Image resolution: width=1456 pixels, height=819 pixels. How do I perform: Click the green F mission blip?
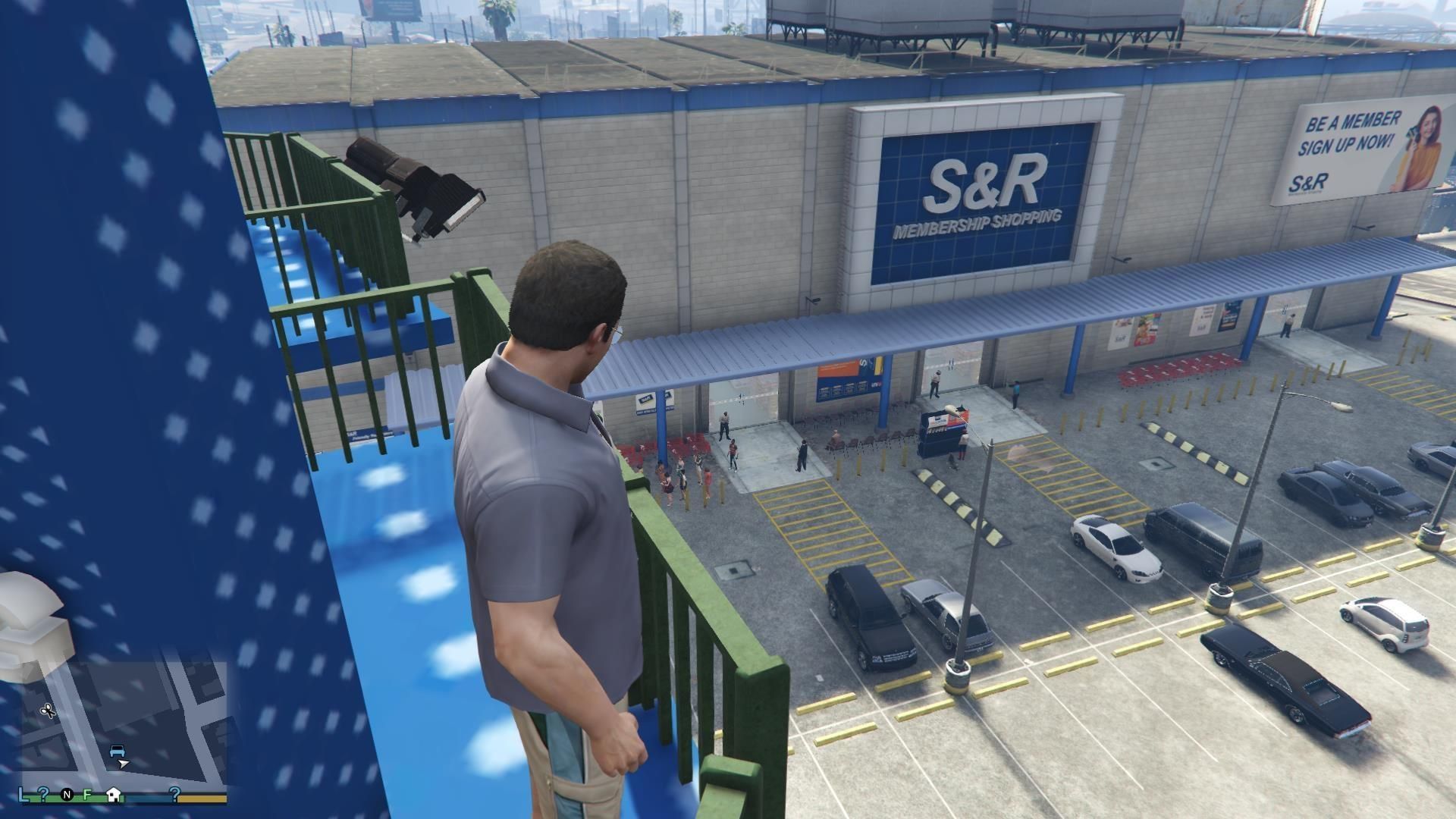coord(88,795)
